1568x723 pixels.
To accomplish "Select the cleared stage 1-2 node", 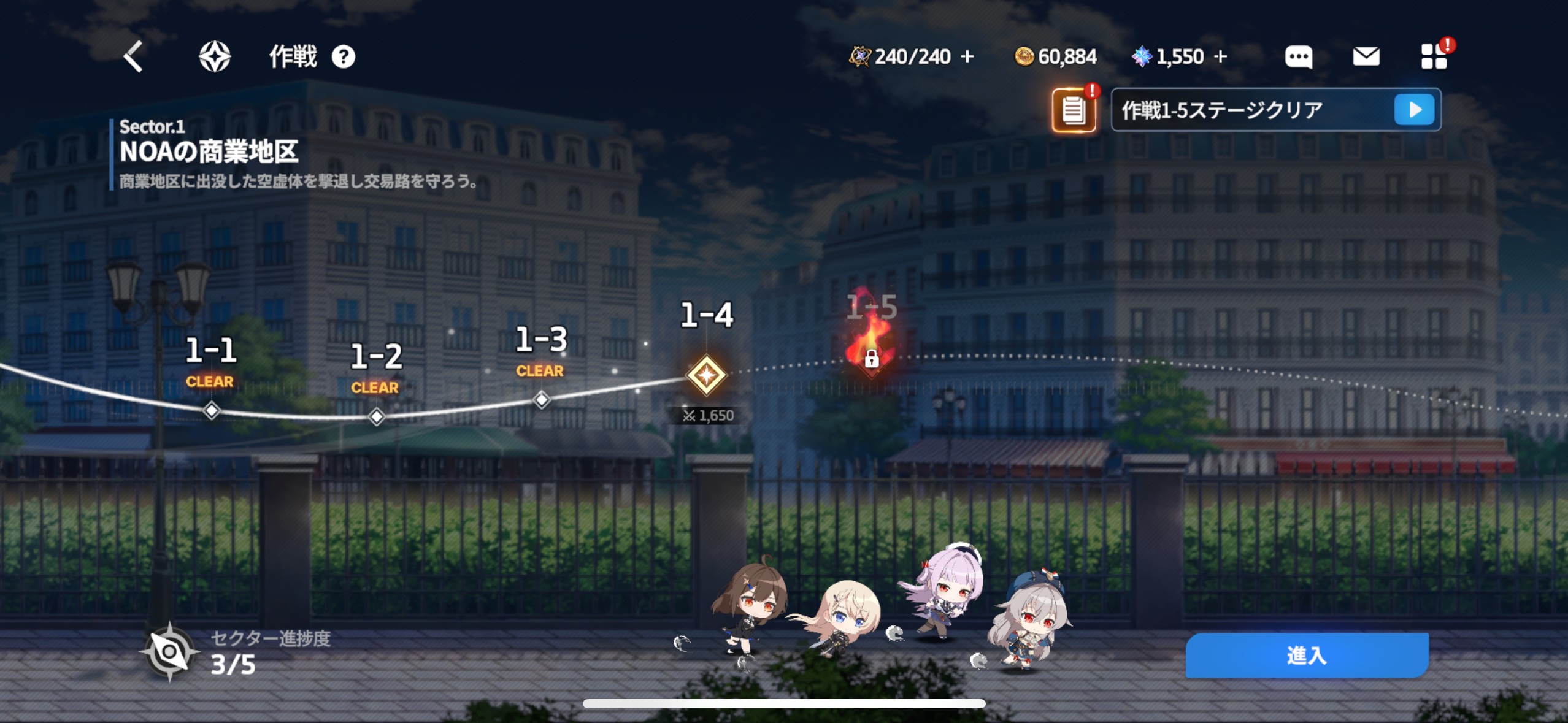I will click(x=376, y=416).
